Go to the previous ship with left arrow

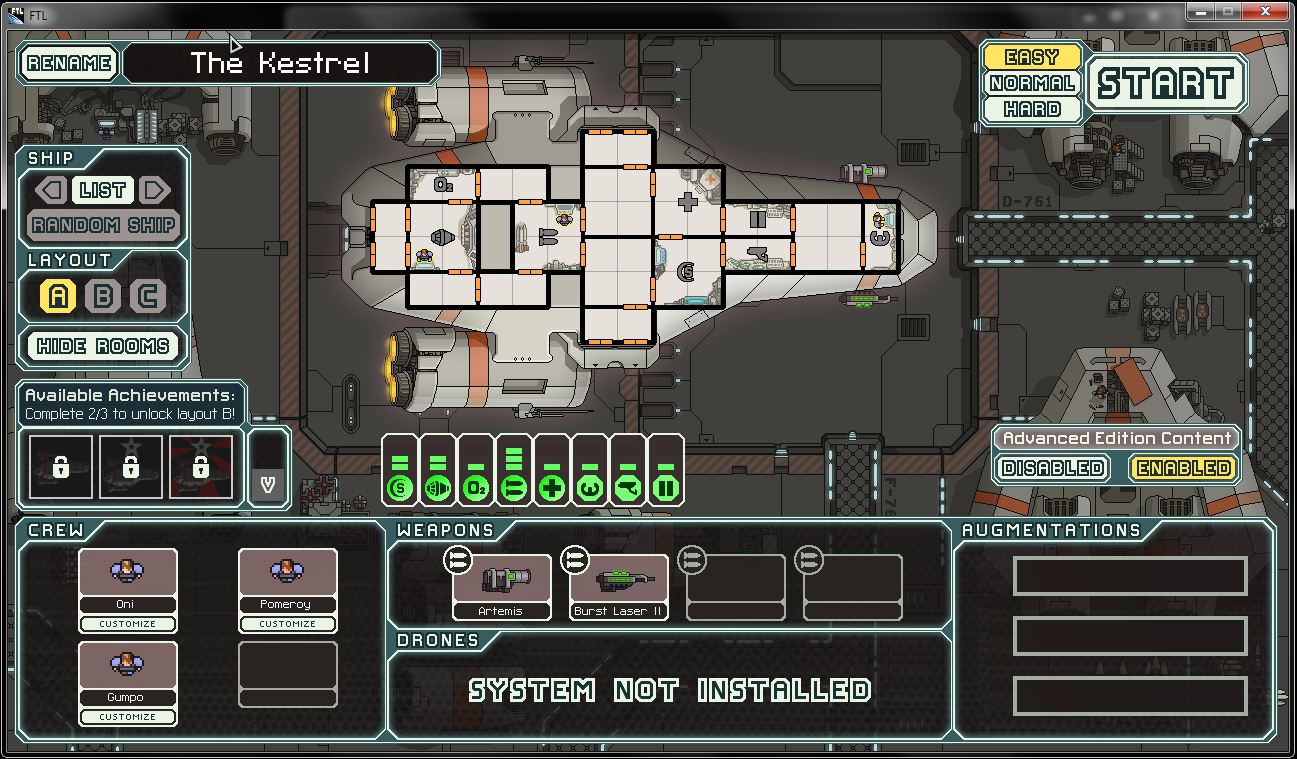tap(52, 190)
